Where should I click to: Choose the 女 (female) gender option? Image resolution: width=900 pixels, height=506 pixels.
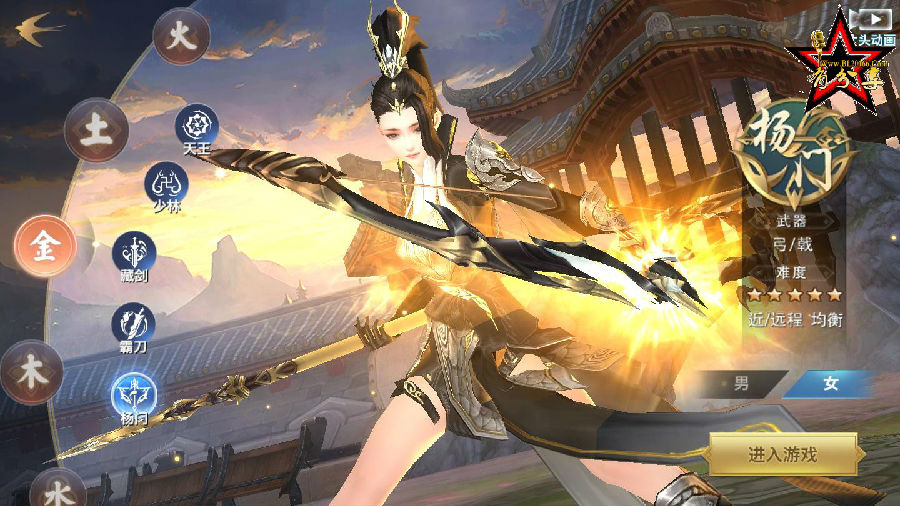point(829,384)
